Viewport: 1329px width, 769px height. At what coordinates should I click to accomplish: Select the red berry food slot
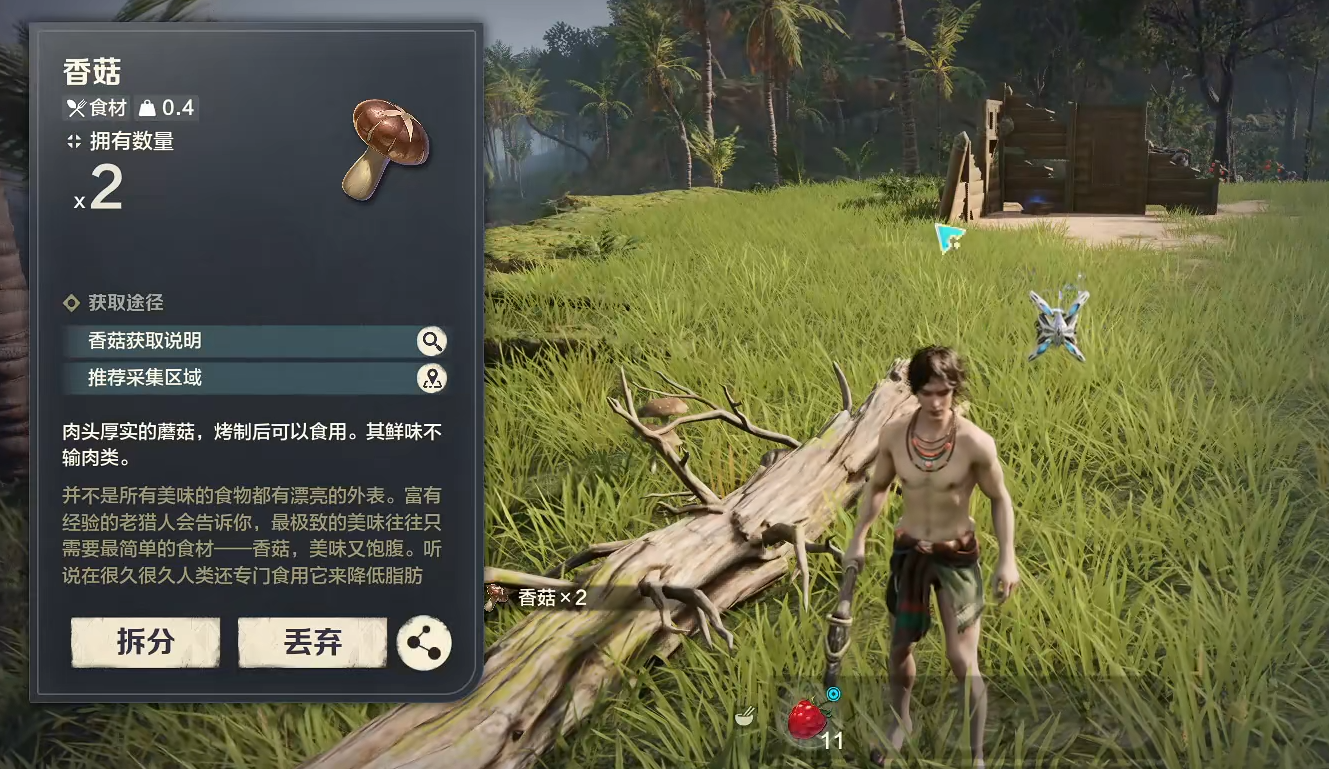pyautogui.click(x=806, y=720)
